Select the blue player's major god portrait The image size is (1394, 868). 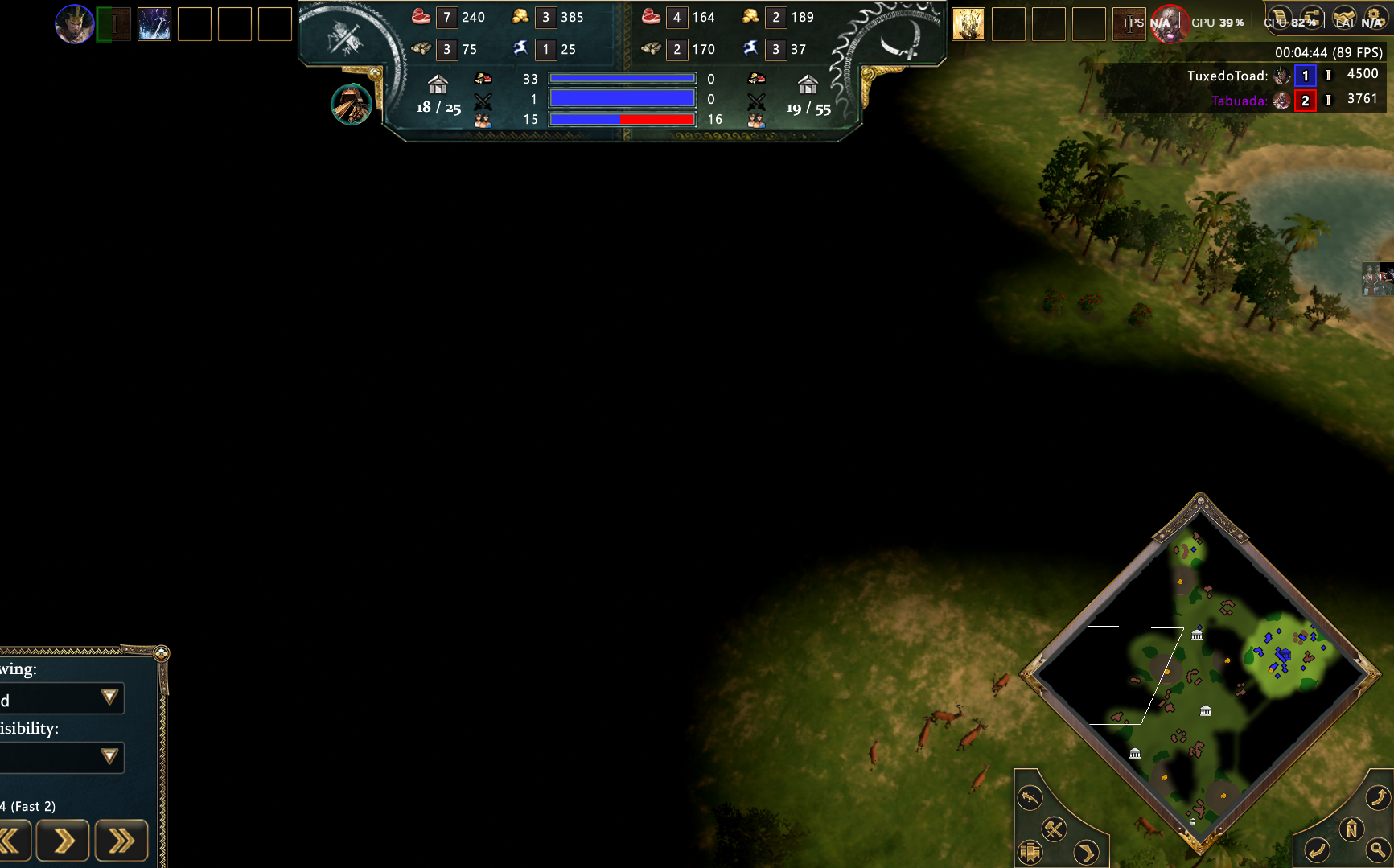pyautogui.click(x=74, y=24)
